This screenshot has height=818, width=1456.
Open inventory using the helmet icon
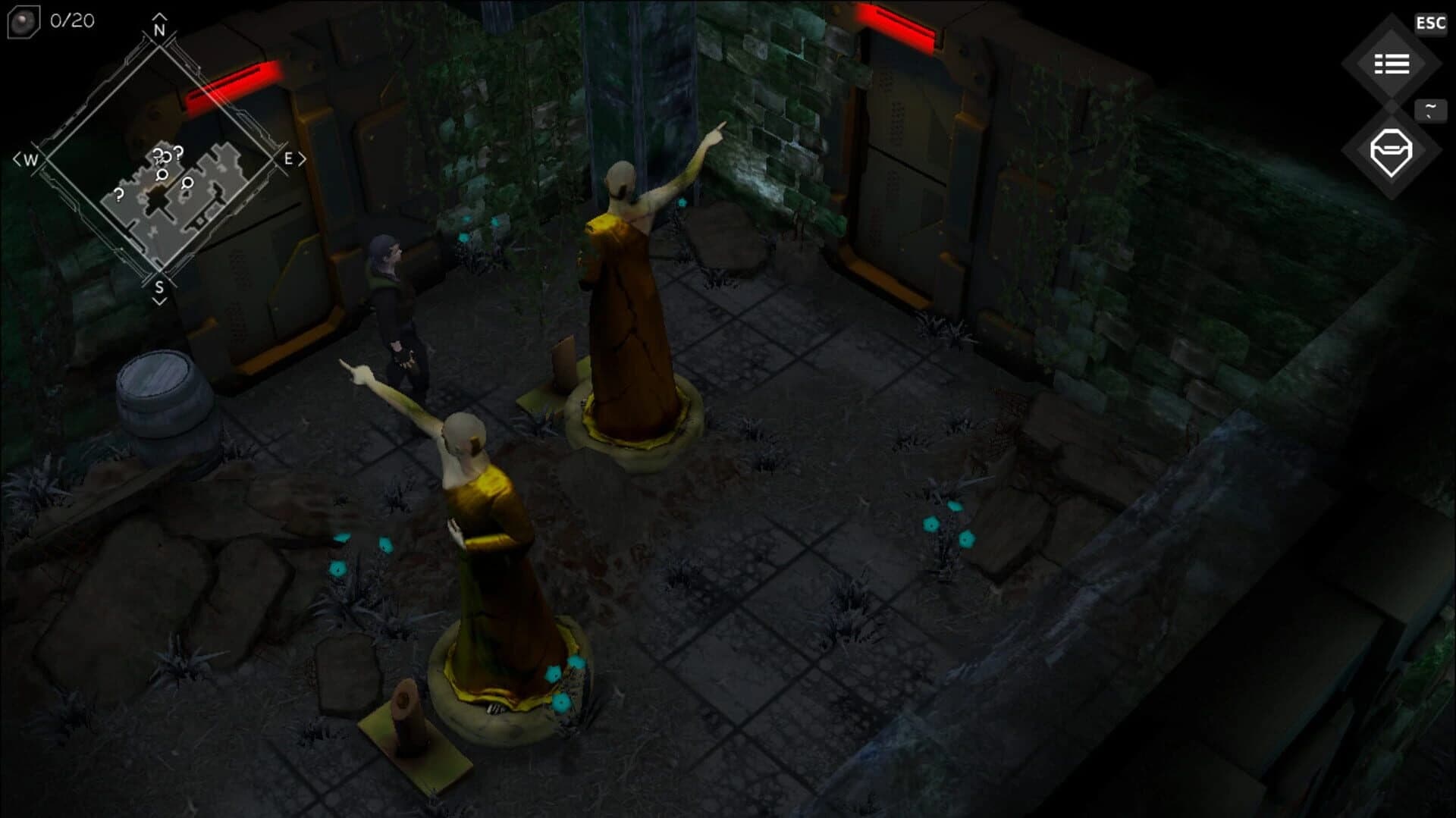point(1392,149)
